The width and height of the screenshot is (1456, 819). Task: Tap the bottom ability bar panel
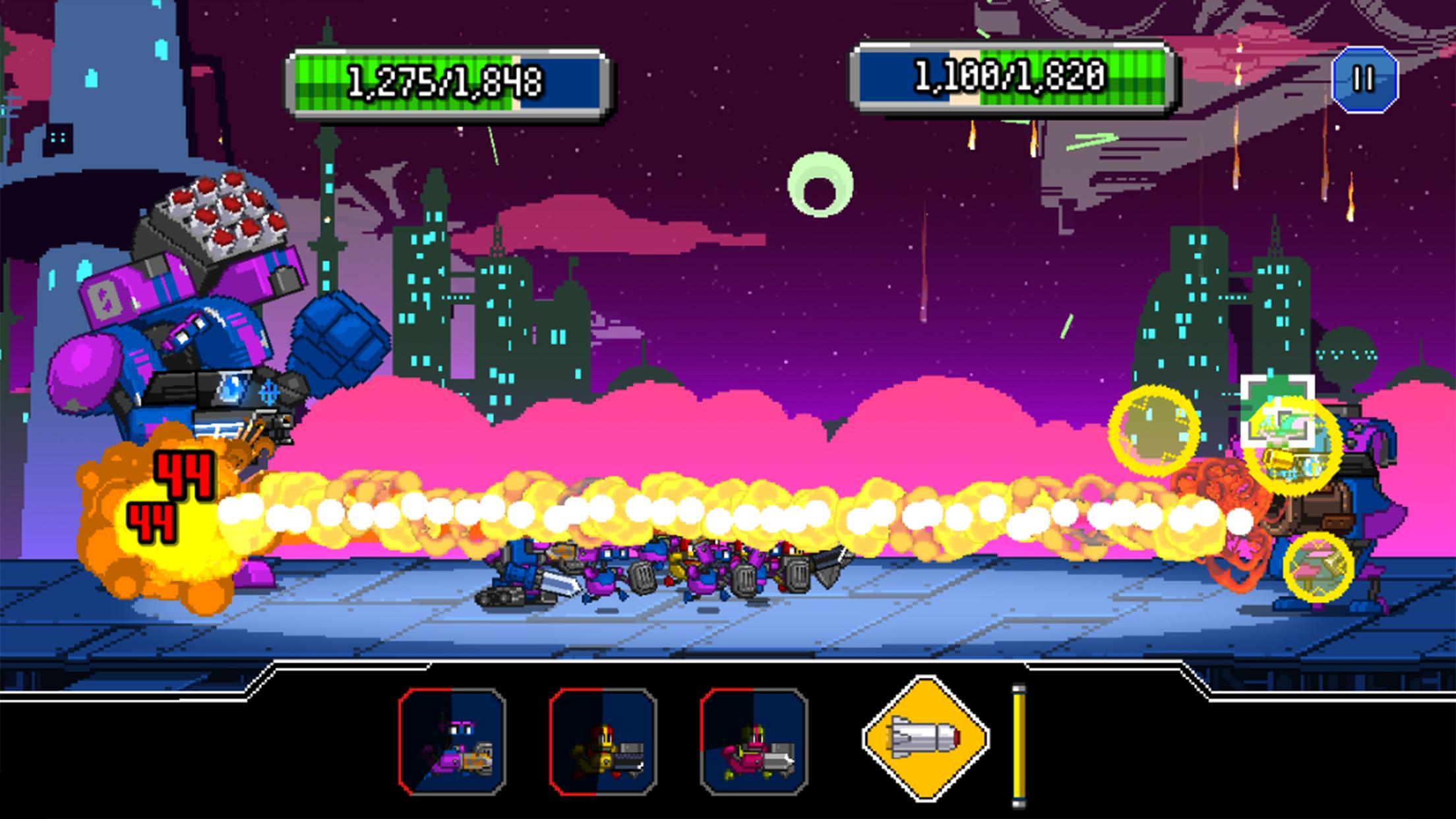[725, 732]
